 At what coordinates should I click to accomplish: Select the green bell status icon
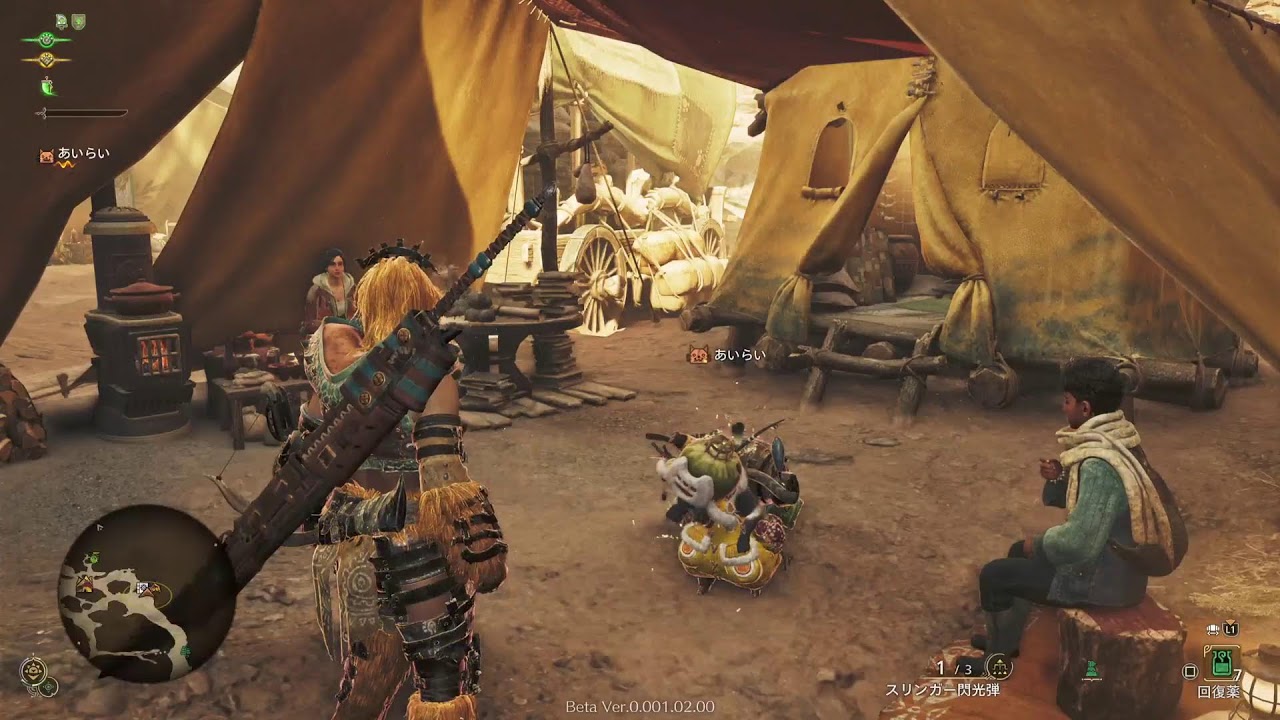(62, 21)
